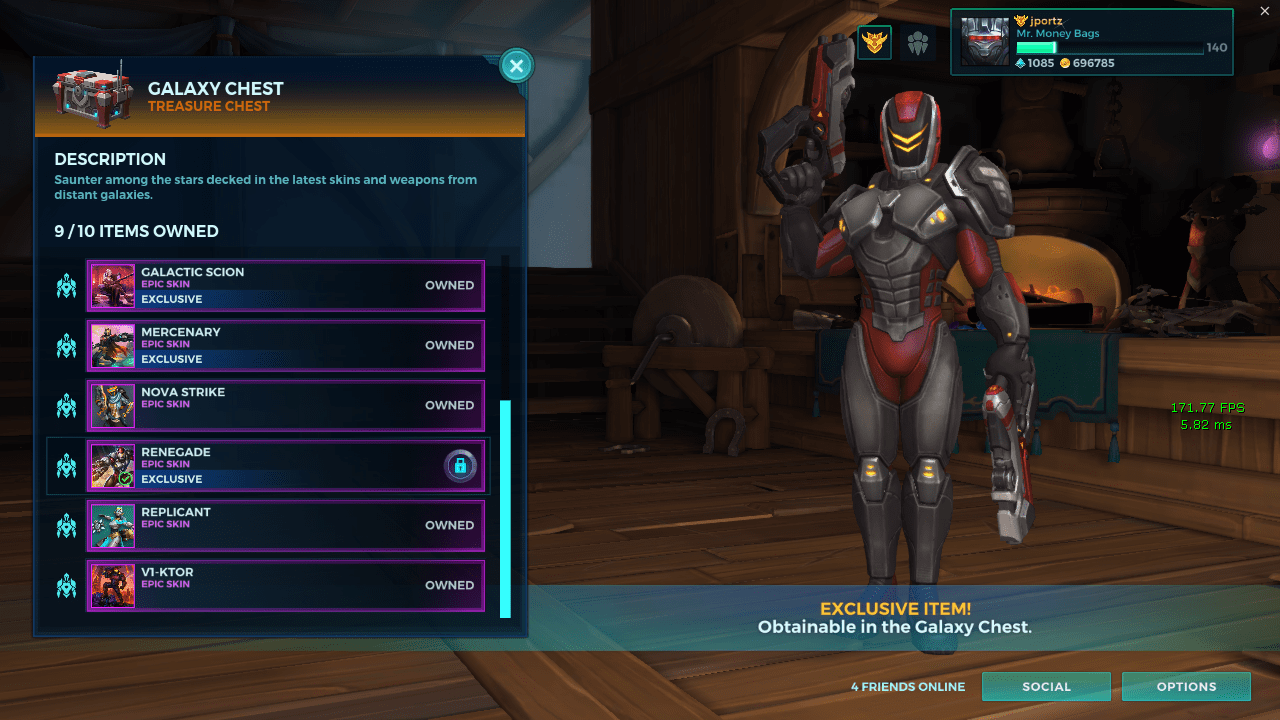This screenshot has width=1280, height=720.
Task: Select the guild crest icon in the top bar
Action: [x=874, y=44]
